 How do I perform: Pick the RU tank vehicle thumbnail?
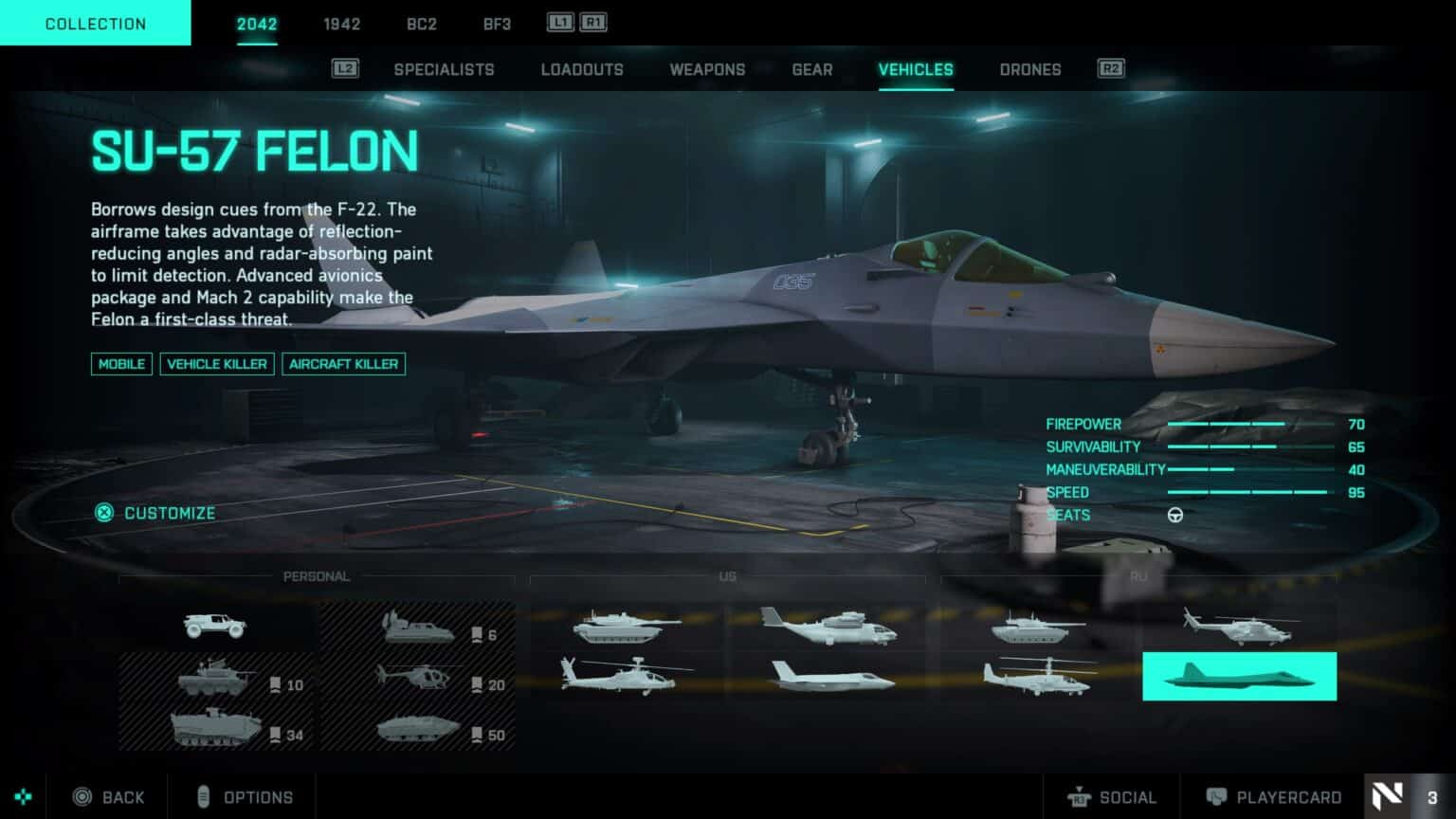(1037, 628)
